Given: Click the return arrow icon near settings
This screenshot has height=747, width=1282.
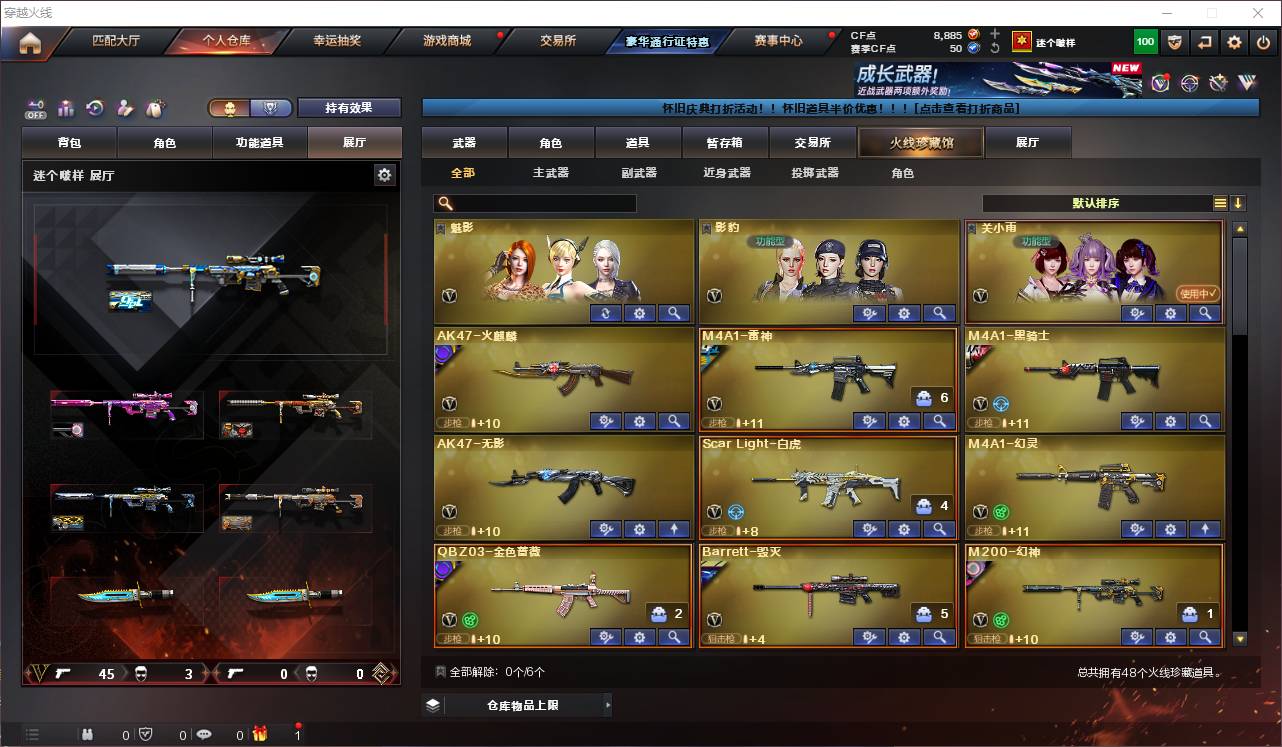Looking at the screenshot, I should (1203, 41).
